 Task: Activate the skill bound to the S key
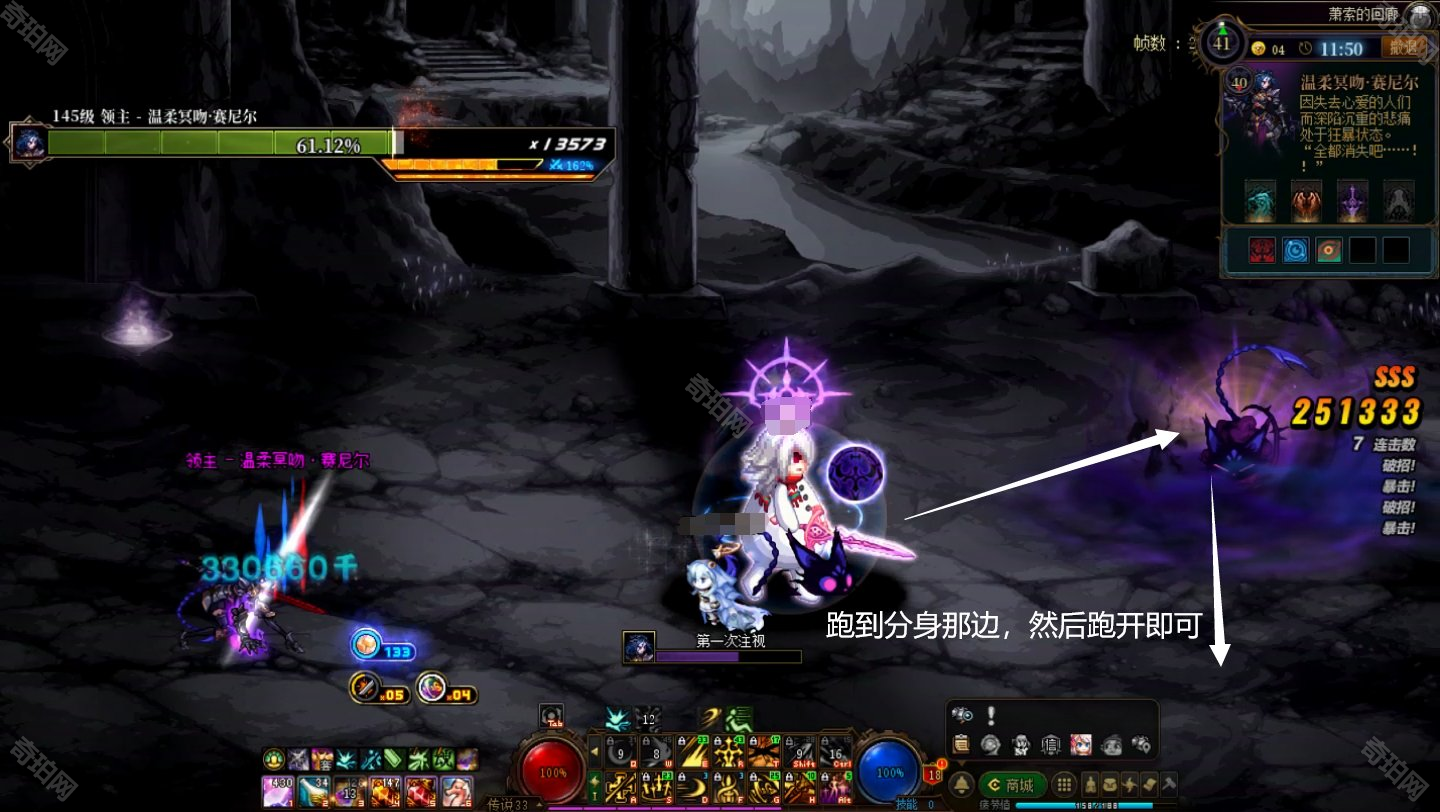[657, 790]
